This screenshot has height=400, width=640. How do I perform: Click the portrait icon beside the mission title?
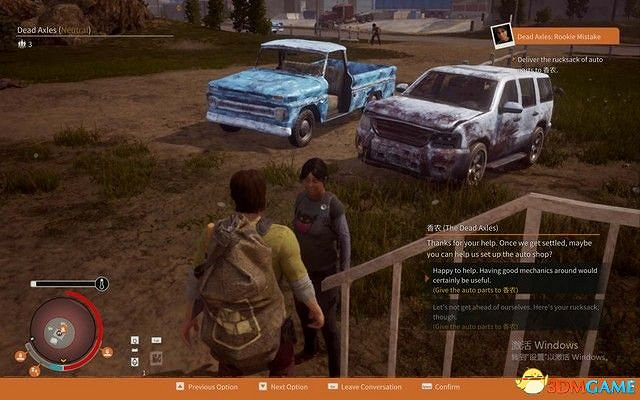[503, 35]
